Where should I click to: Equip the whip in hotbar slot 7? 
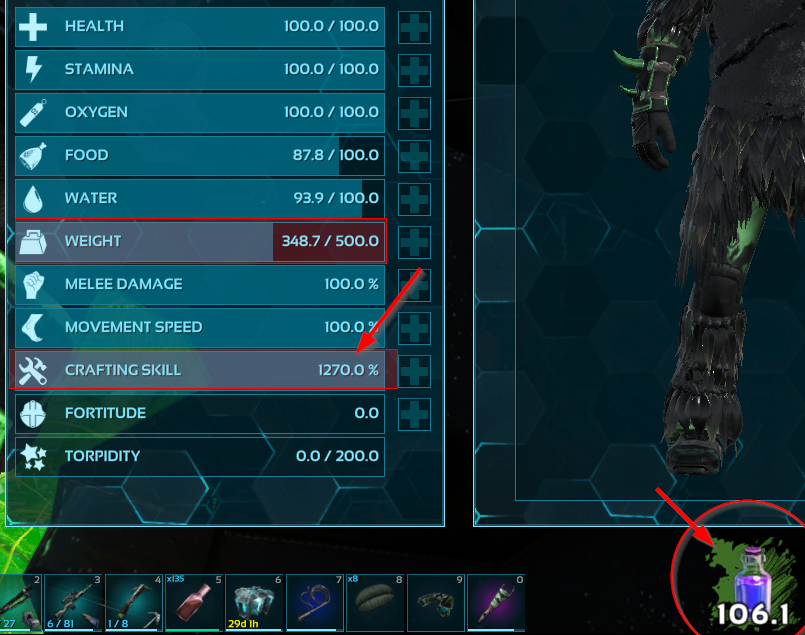click(314, 602)
